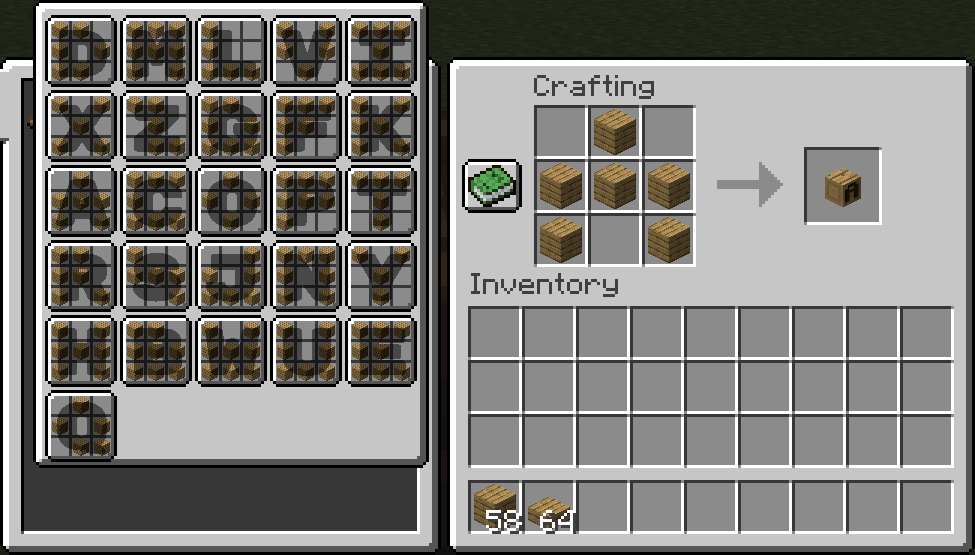This screenshot has height=555, width=975.
Task: Toggle the green recipe book button
Action: (x=492, y=185)
